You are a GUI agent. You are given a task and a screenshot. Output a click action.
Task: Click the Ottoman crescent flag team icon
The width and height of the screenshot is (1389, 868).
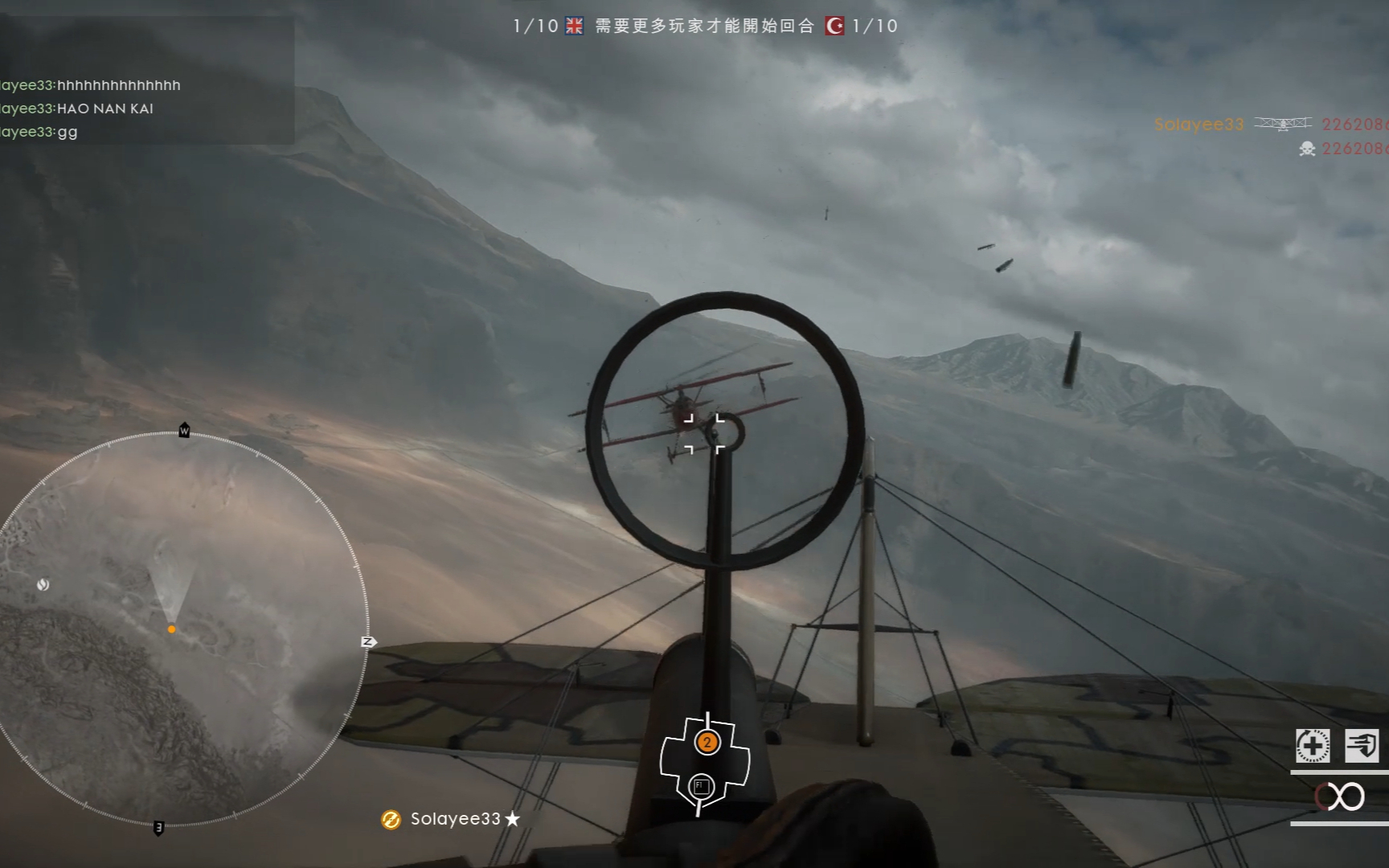(x=835, y=27)
